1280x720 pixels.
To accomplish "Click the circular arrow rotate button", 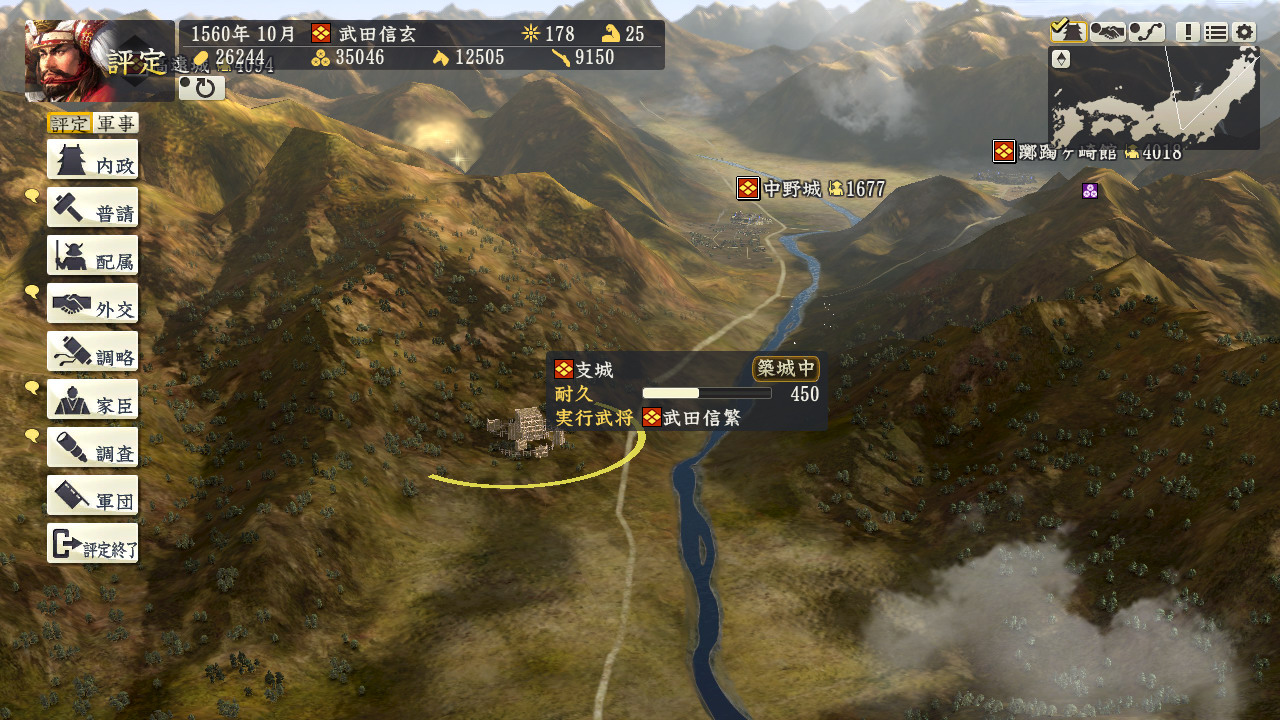I will point(202,88).
